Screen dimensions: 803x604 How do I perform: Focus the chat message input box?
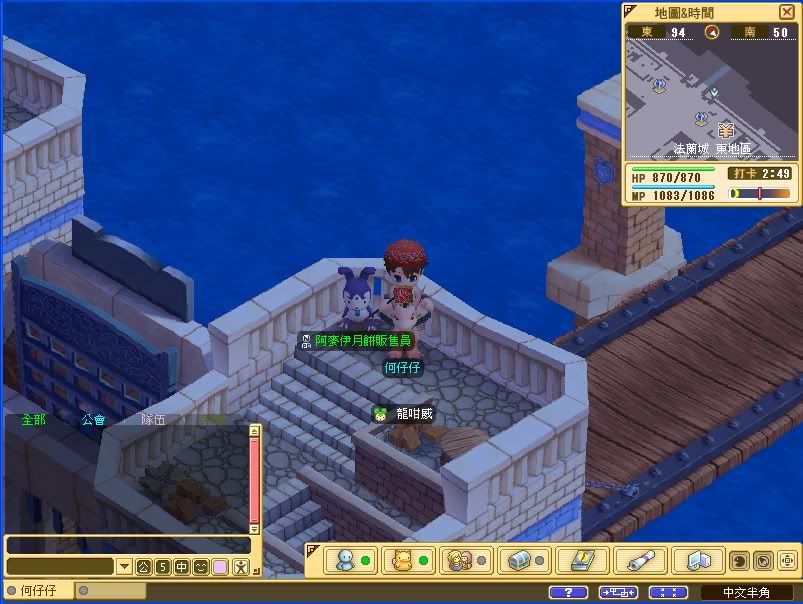tap(127, 545)
